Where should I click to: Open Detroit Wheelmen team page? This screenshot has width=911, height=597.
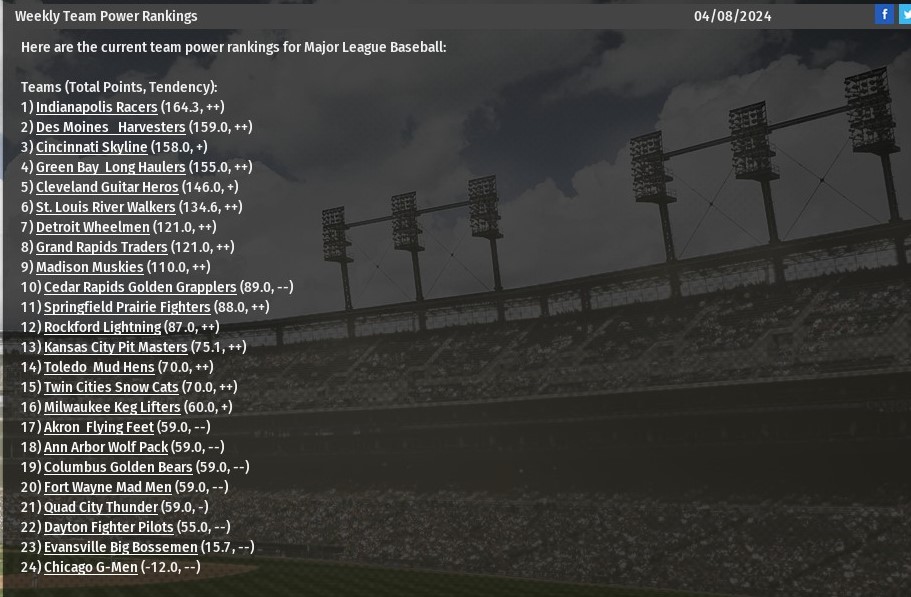(x=92, y=227)
